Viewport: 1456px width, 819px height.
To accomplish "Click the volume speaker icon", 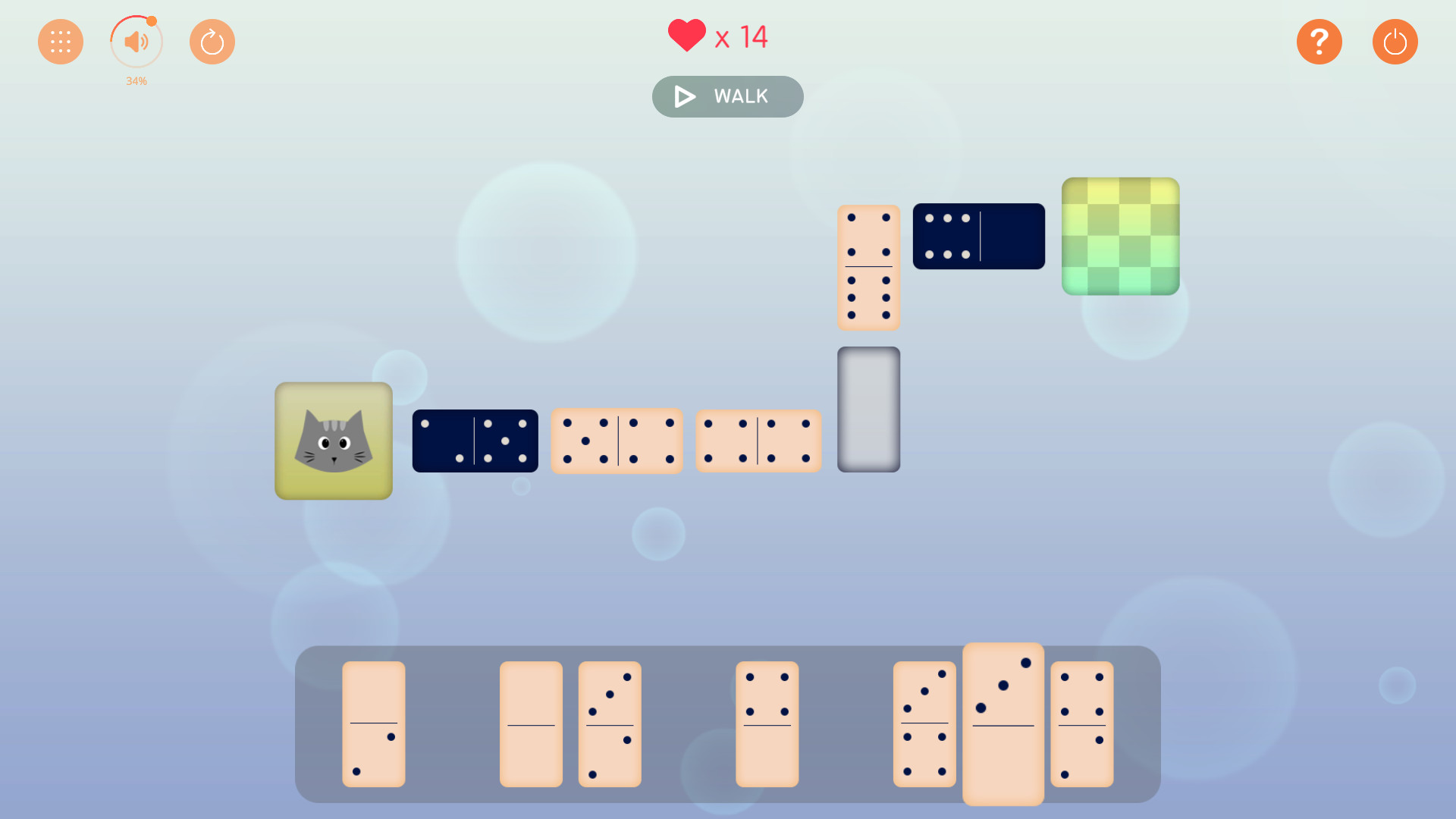I will coord(136,42).
